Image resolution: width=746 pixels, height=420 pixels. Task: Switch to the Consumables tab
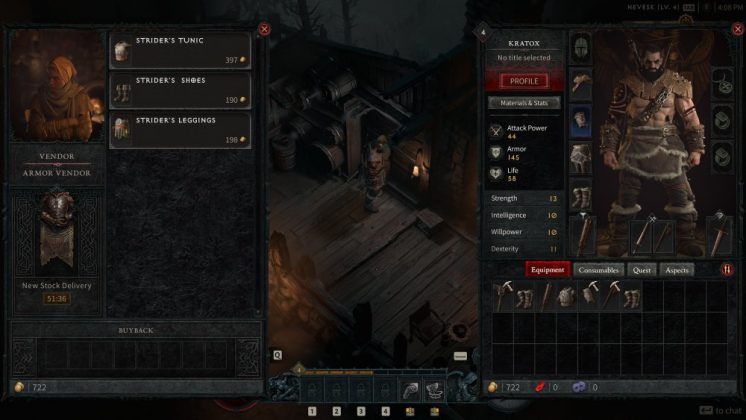(x=599, y=269)
